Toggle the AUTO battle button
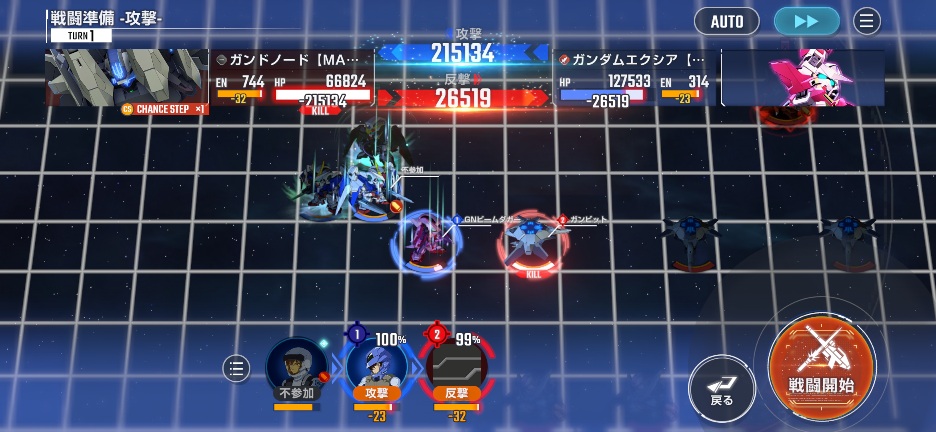936x432 pixels. (727, 21)
